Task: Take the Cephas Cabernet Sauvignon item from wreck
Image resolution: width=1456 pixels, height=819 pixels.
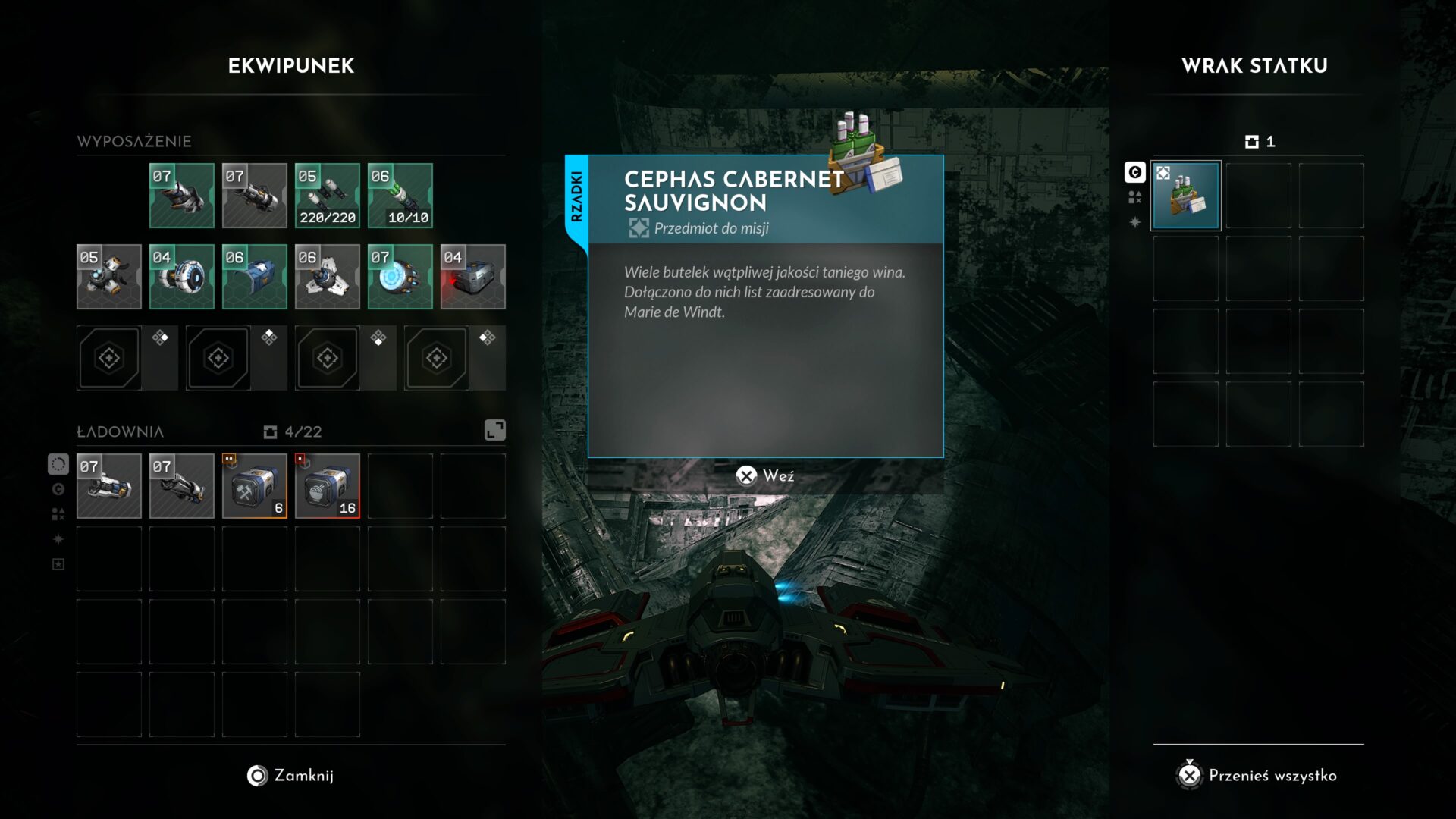Action: pos(1186,196)
